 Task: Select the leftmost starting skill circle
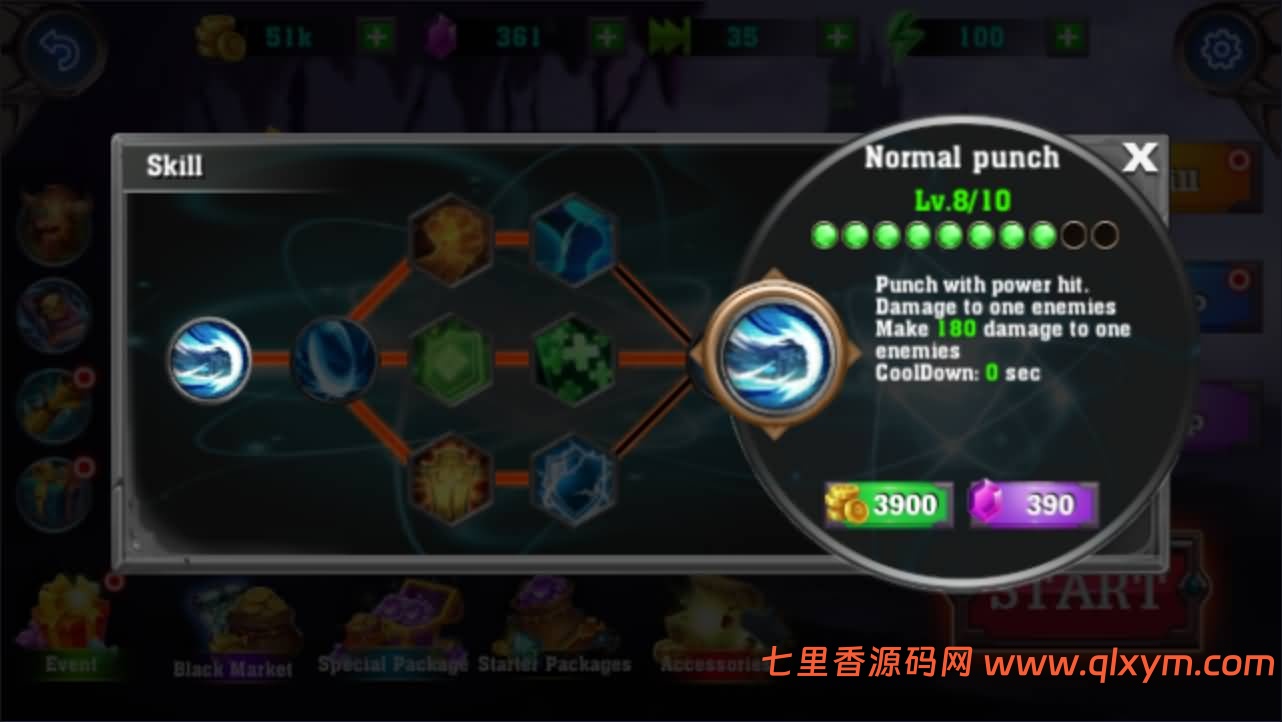(x=208, y=360)
